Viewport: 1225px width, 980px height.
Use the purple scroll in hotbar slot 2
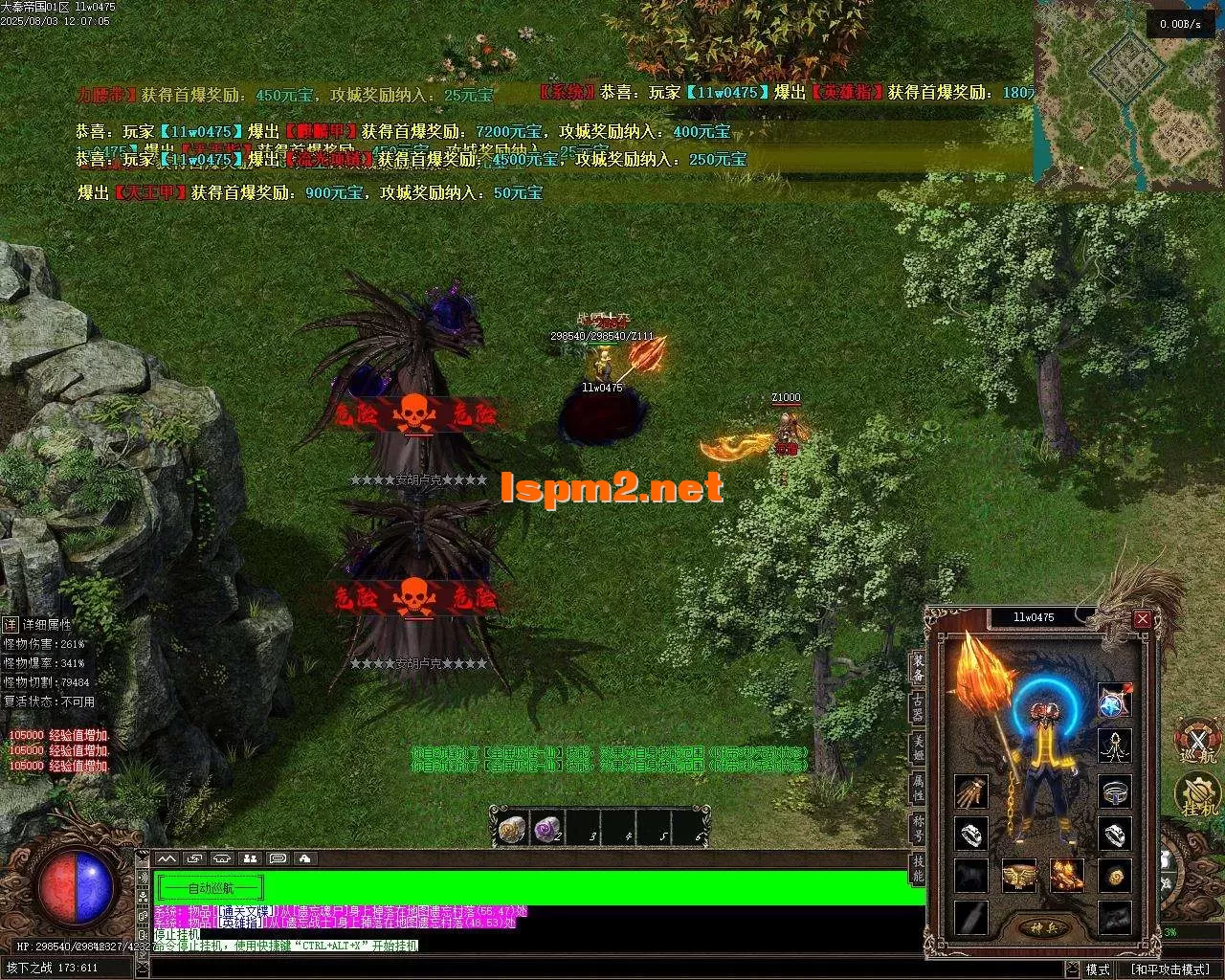546,828
